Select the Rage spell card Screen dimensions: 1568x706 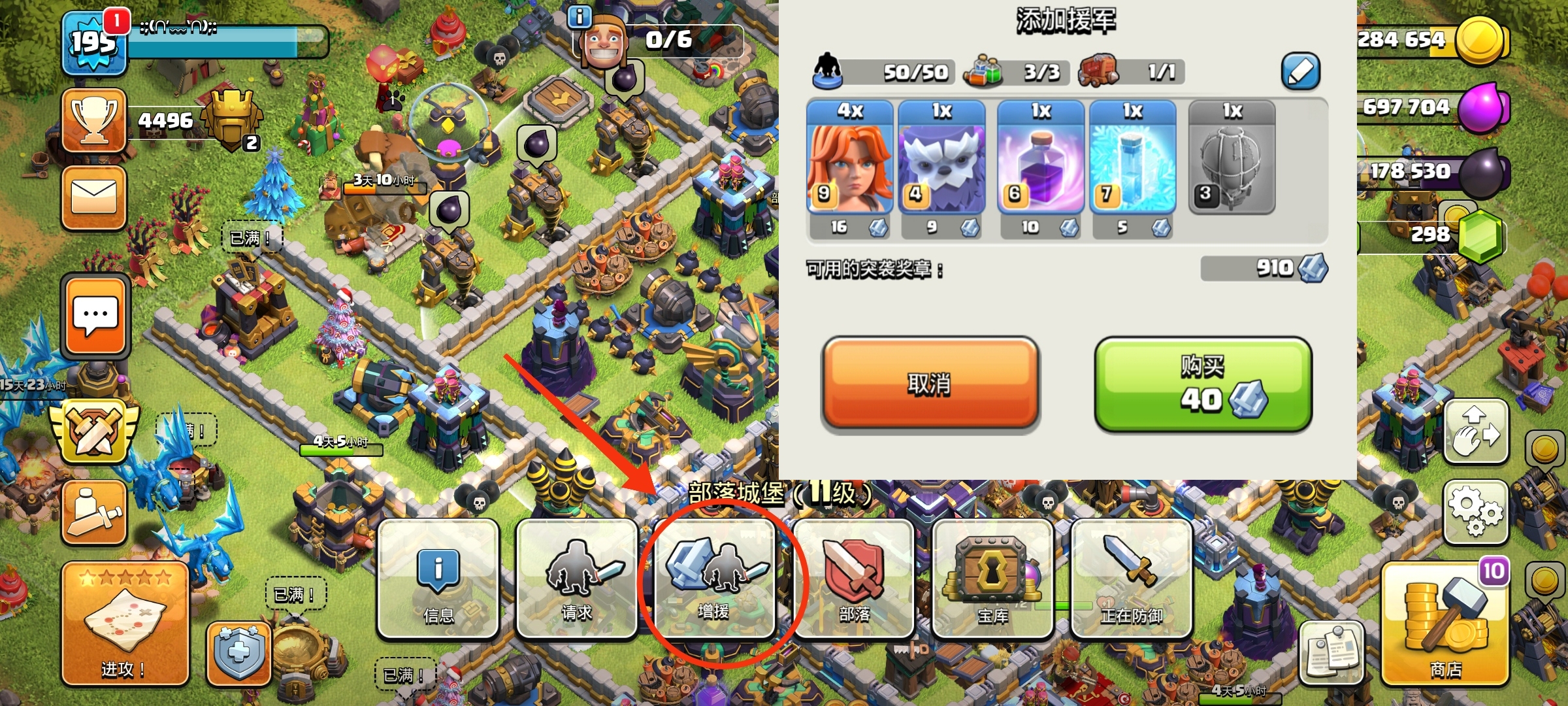[x=1040, y=158]
